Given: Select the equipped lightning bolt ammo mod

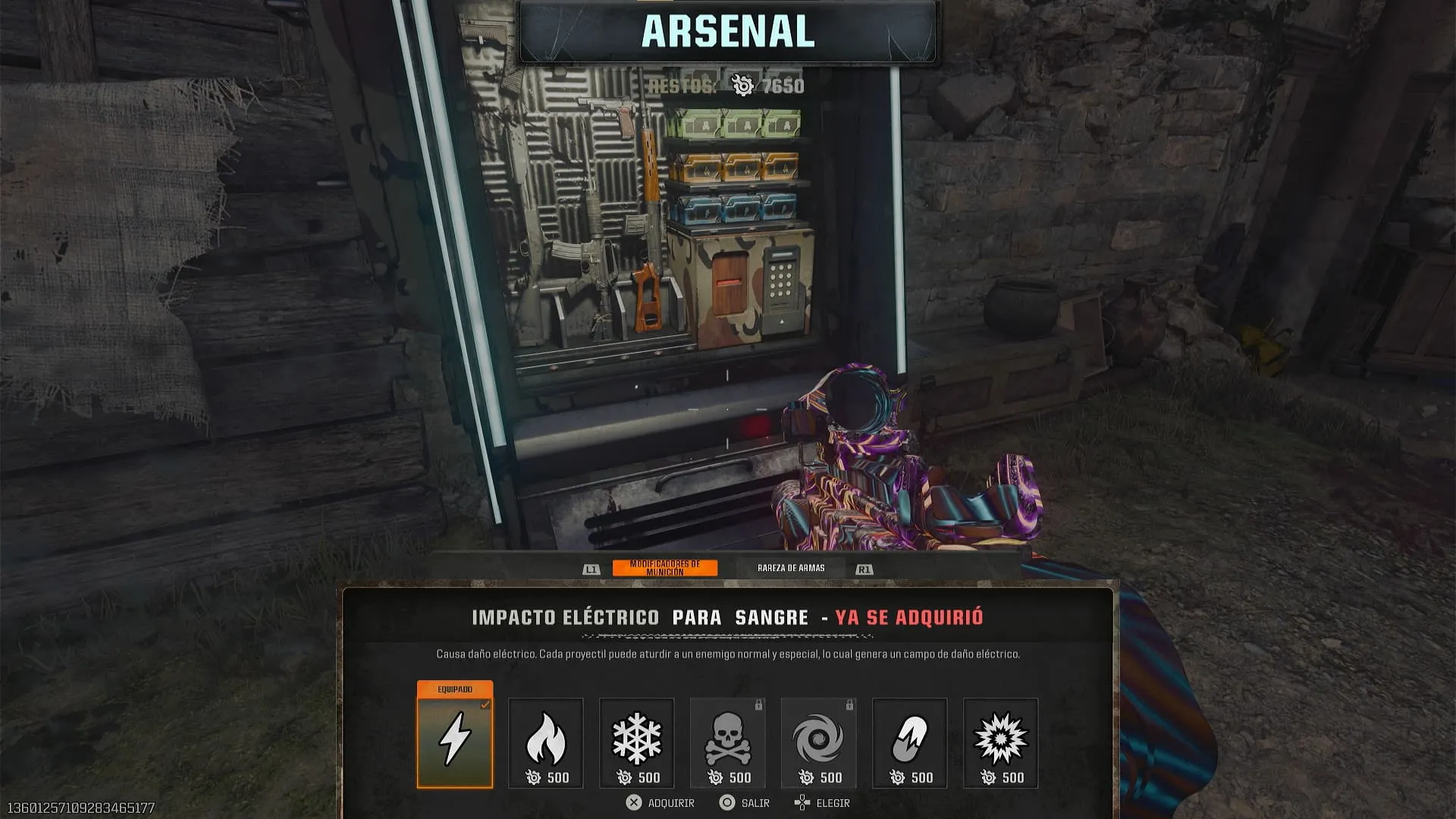Looking at the screenshot, I should (455, 741).
